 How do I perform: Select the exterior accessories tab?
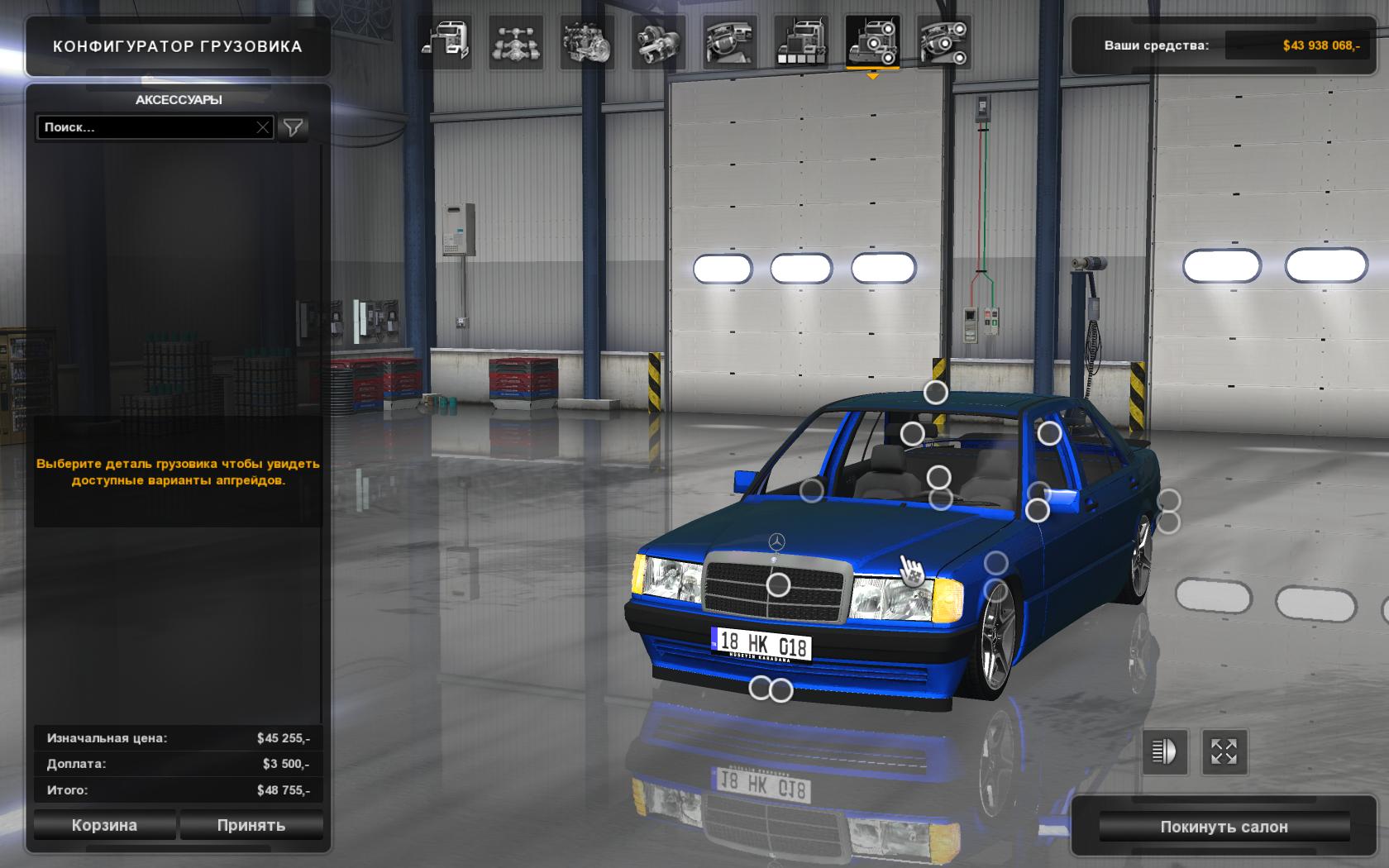tap(872, 42)
